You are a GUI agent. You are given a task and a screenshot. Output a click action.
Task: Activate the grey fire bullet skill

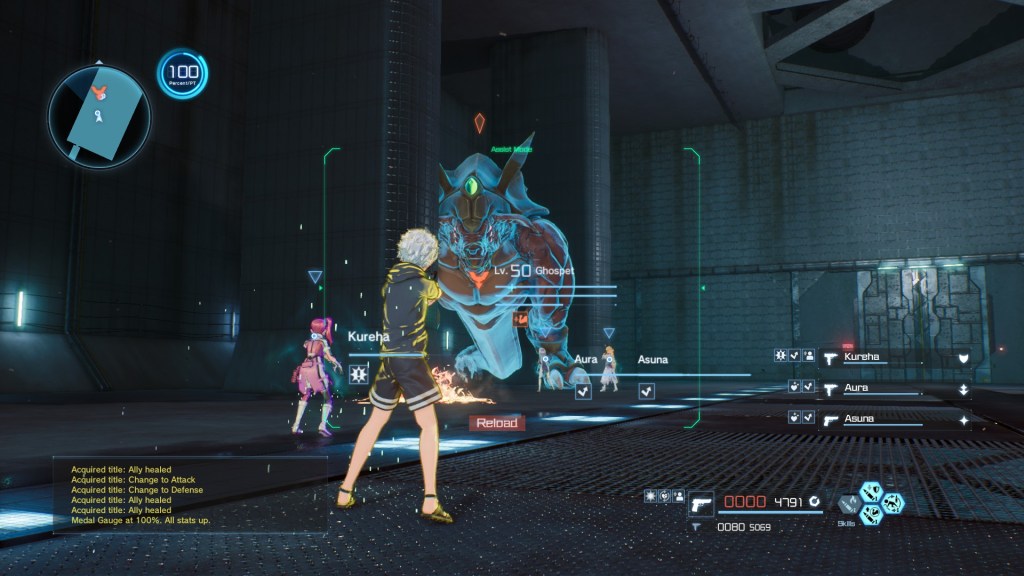pyautogui.click(x=848, y=505)
